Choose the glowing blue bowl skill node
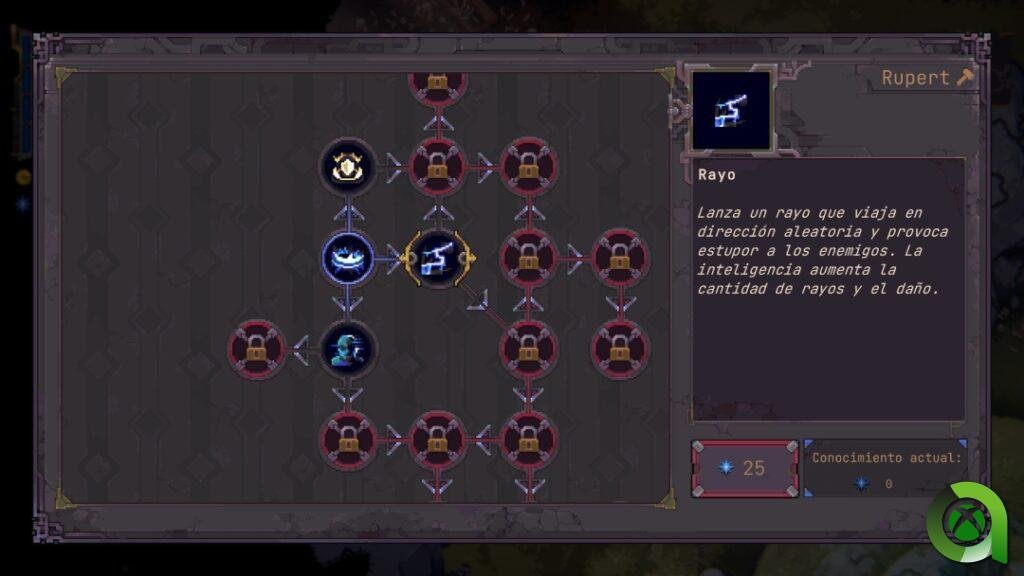The image size is (1024, 576). [x=348, y=259]
